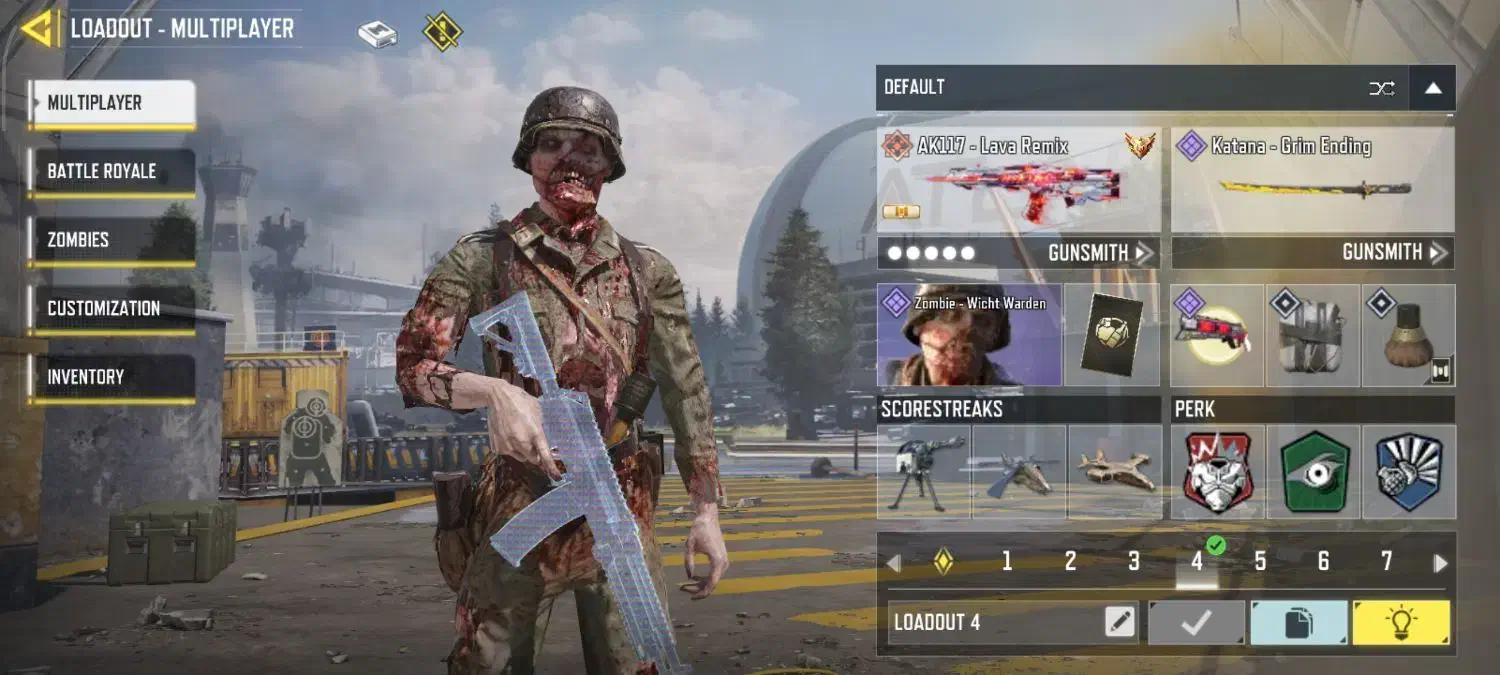Change the Zombie Wicht Warden operator skin
The width and height of the screenshot is (1500, 675).
(968, 335)
